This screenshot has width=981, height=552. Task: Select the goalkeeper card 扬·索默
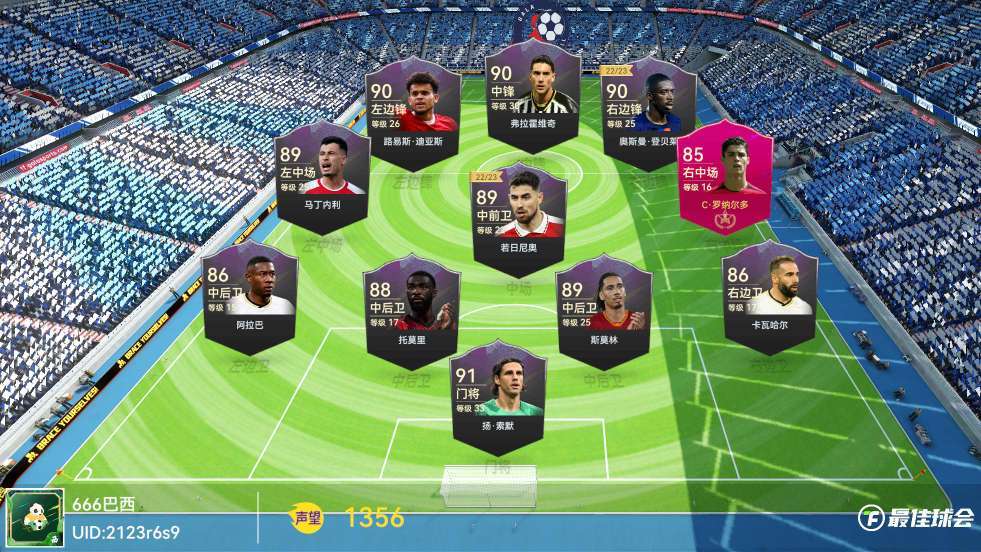497,392
